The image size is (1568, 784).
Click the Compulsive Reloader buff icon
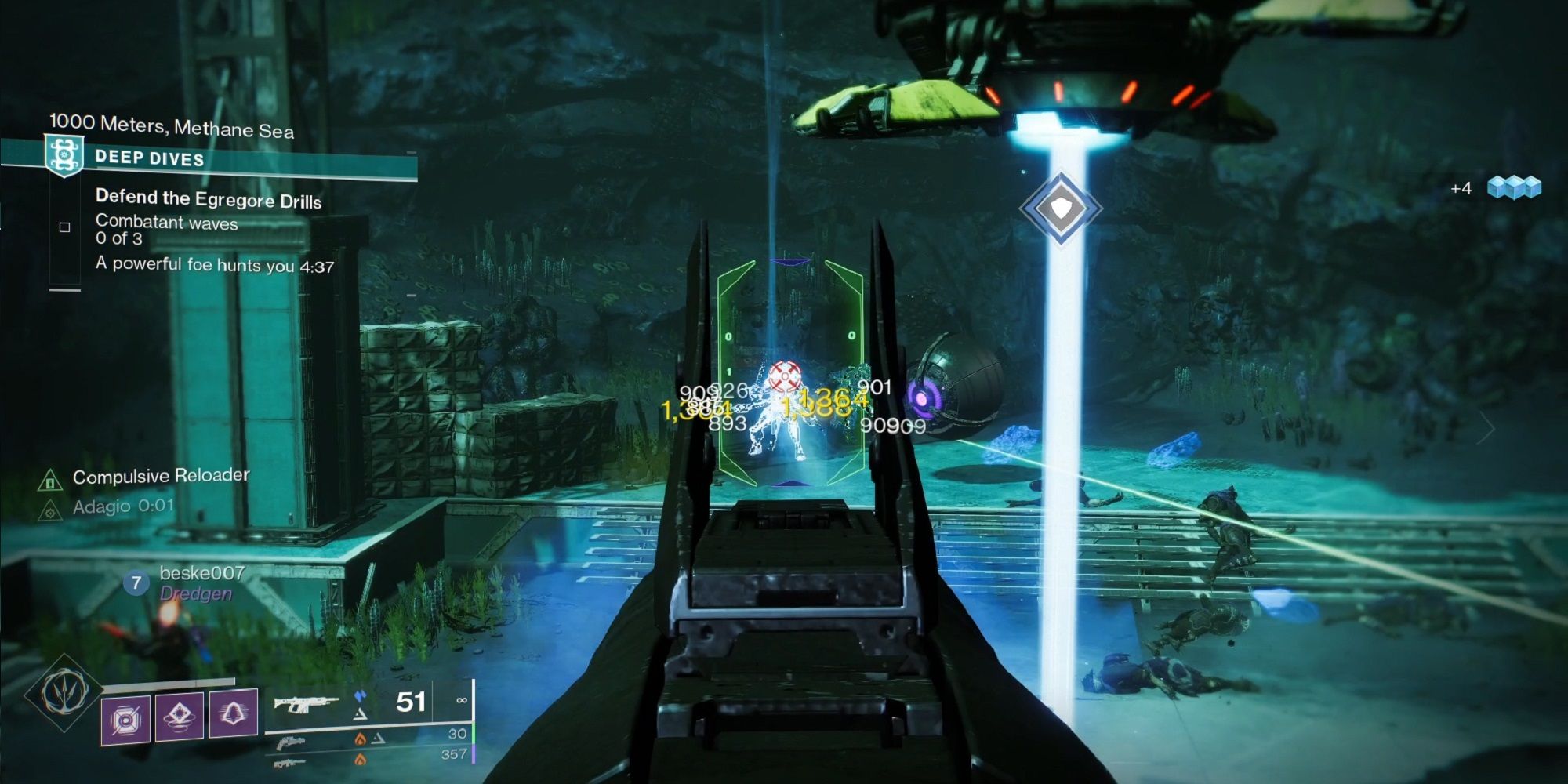[x=50, y=478]
